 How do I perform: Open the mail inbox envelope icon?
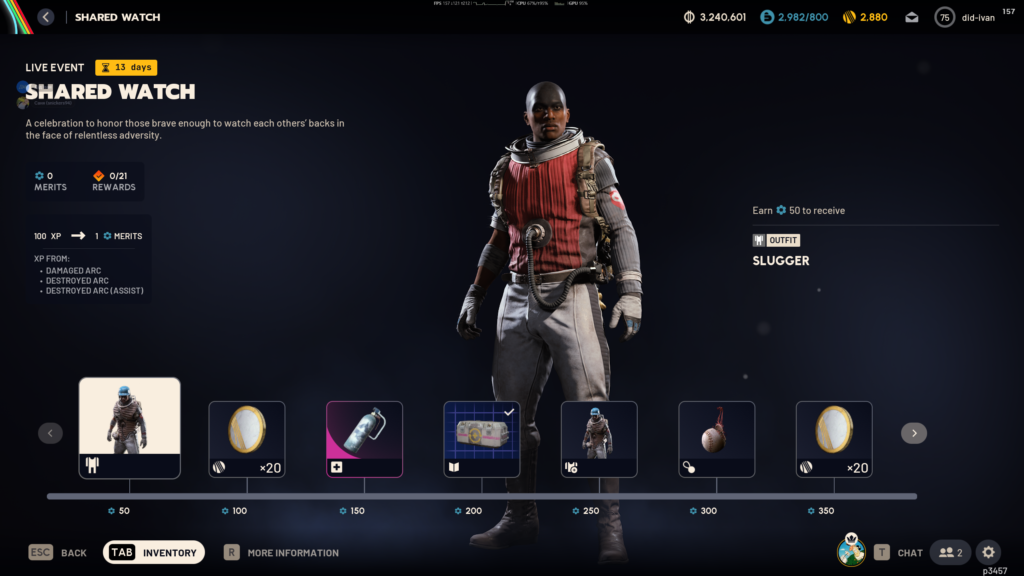[x=912, y=17]
